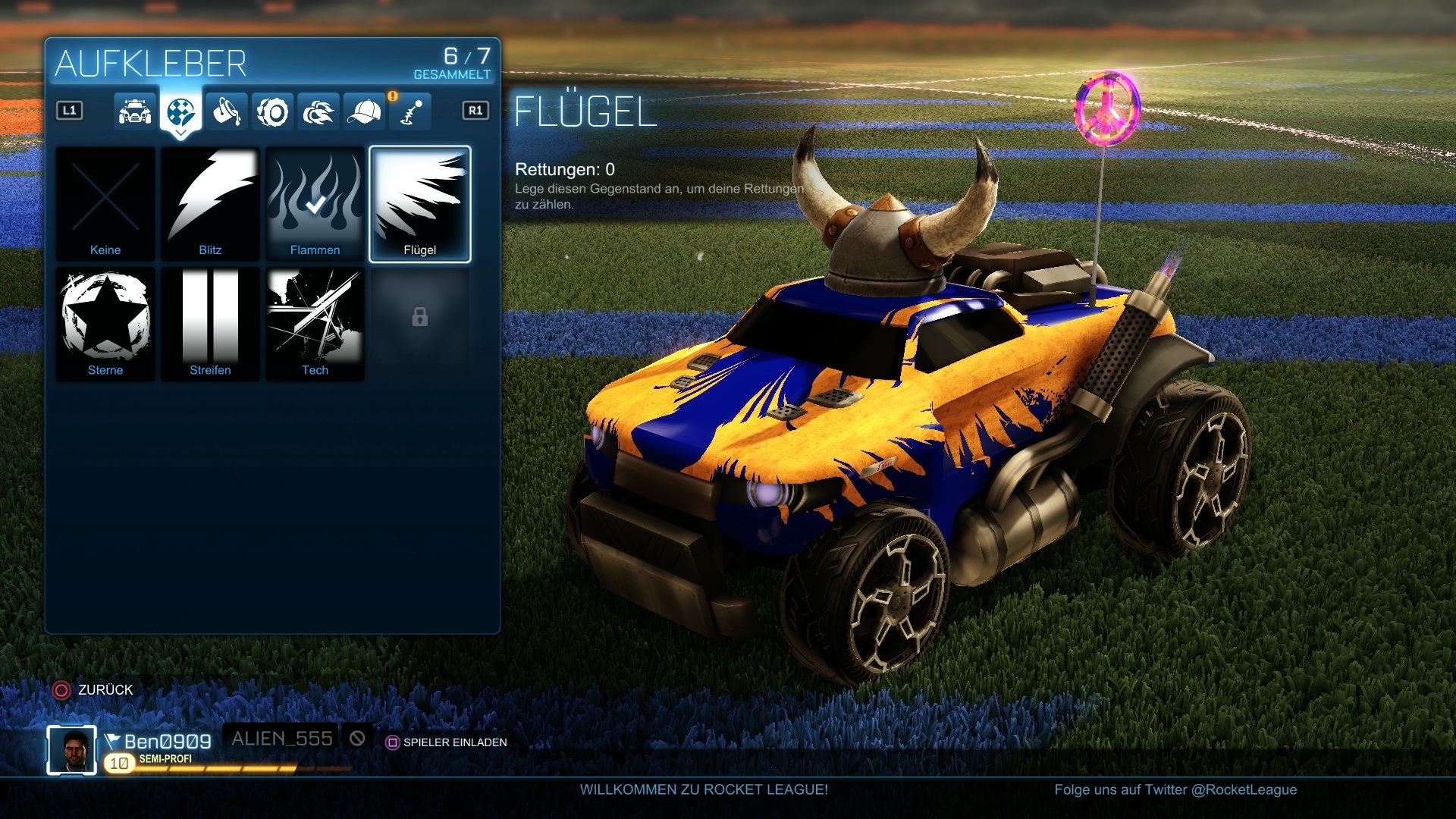Image resolution: width=1456 pixels, height=819 pixels.
Task: Click the locked decal slot
Action: click(x=419, y=324)
